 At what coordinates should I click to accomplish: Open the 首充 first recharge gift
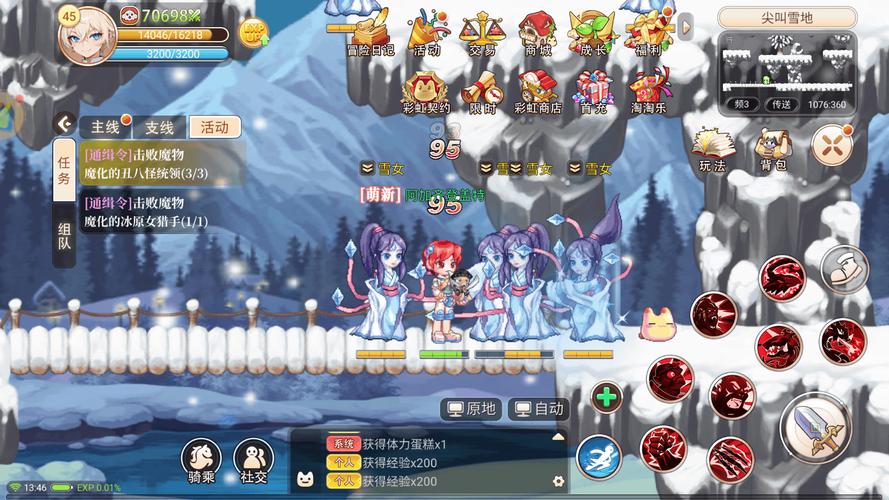(592, 90)
